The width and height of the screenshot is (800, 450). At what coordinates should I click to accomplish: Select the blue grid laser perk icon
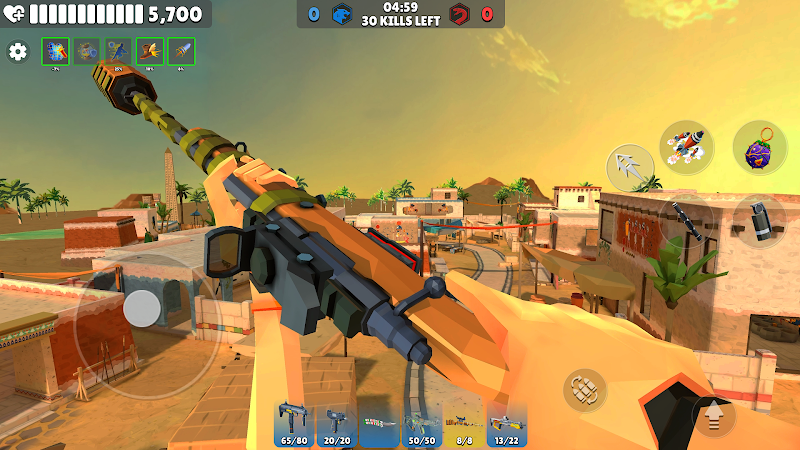pos(56,52)
